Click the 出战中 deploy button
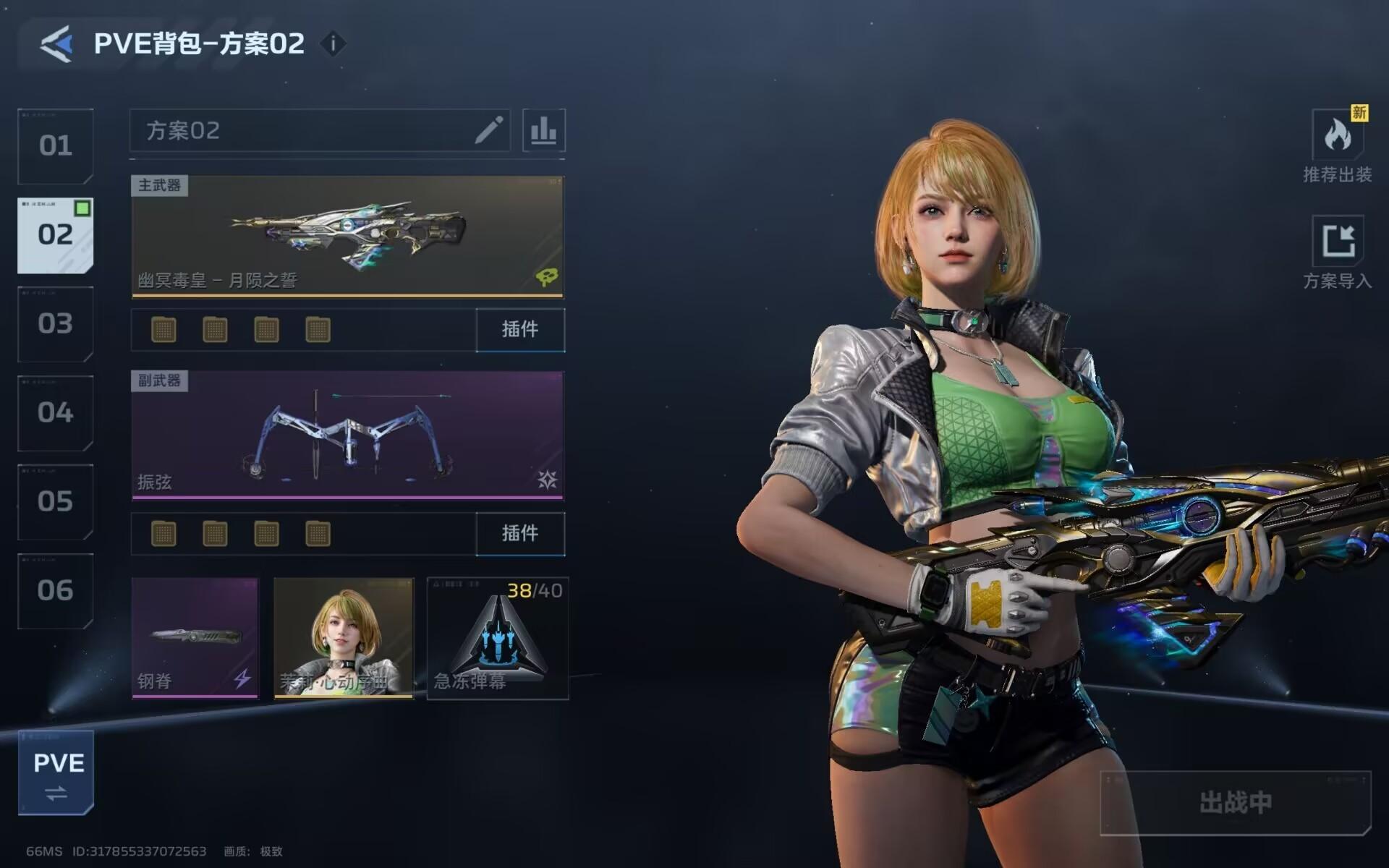 (x=1235, y=802)
